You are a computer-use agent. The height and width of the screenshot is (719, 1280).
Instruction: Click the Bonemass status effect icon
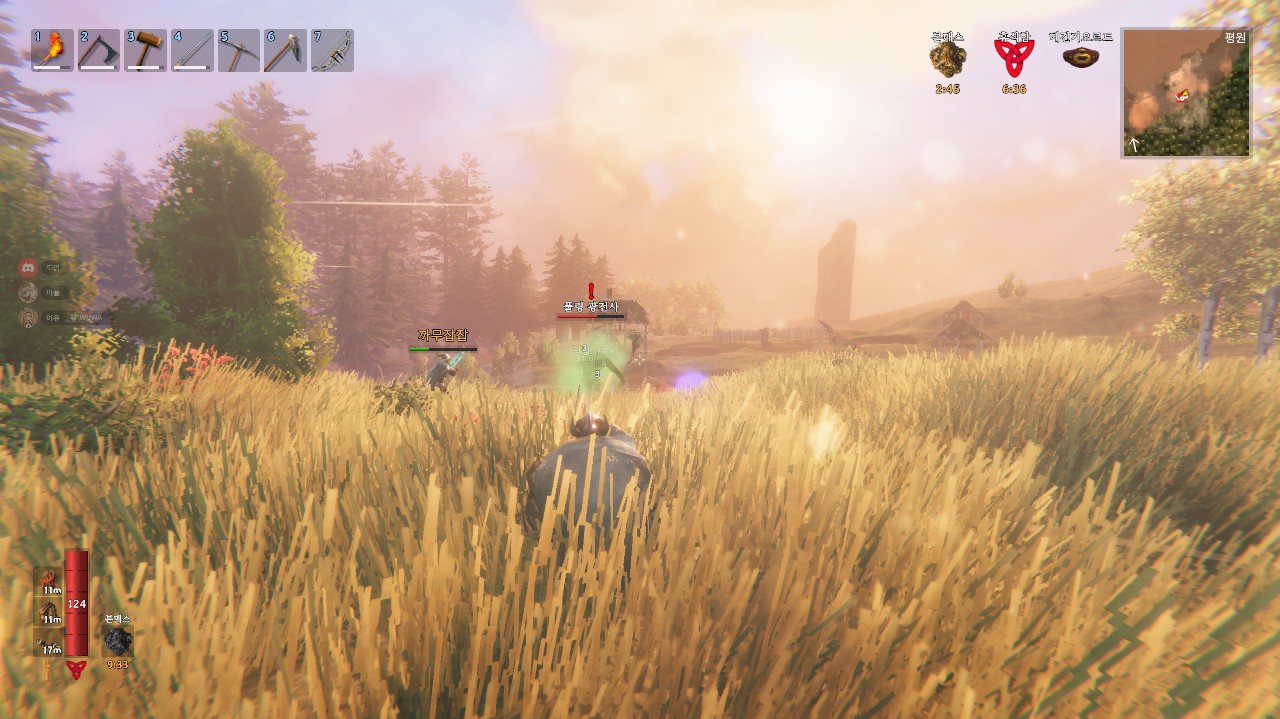[947, 60]
